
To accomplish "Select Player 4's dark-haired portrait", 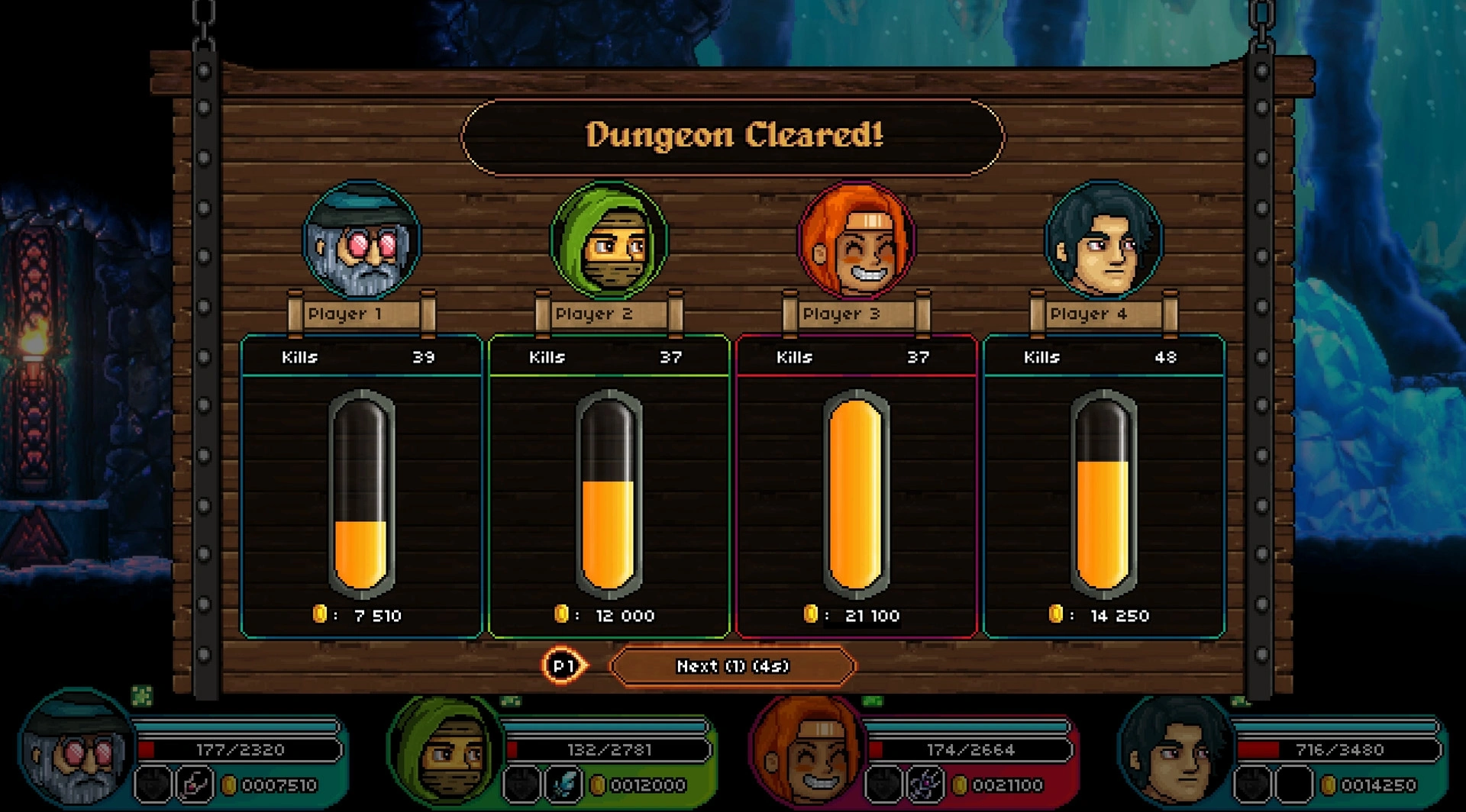I will click(x=1103, y=240).
